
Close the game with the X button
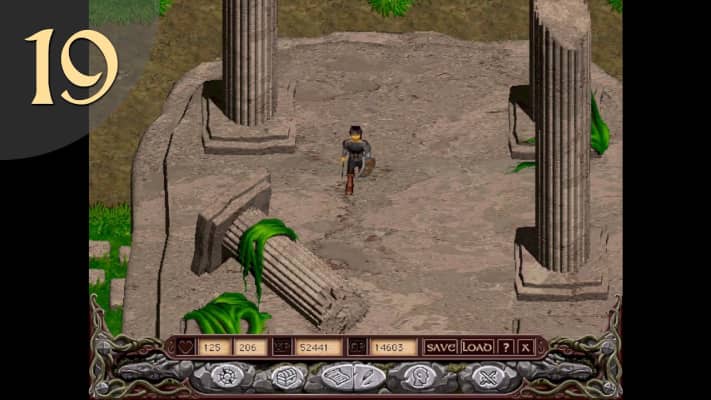tap(526, 347)
